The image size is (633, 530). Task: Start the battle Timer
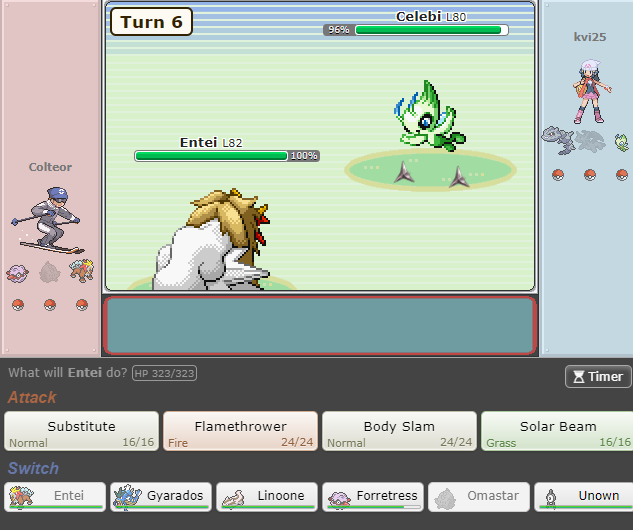(597, 376)
